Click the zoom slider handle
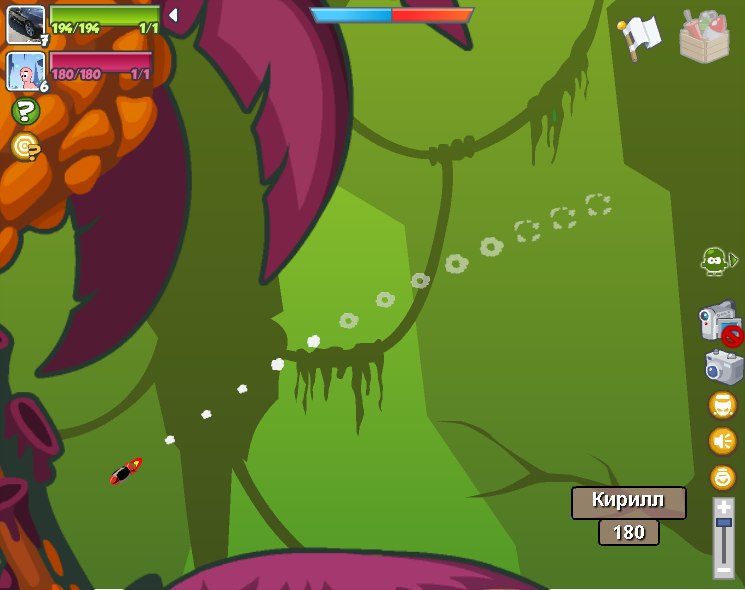745x590 pixels. point(723,522)
